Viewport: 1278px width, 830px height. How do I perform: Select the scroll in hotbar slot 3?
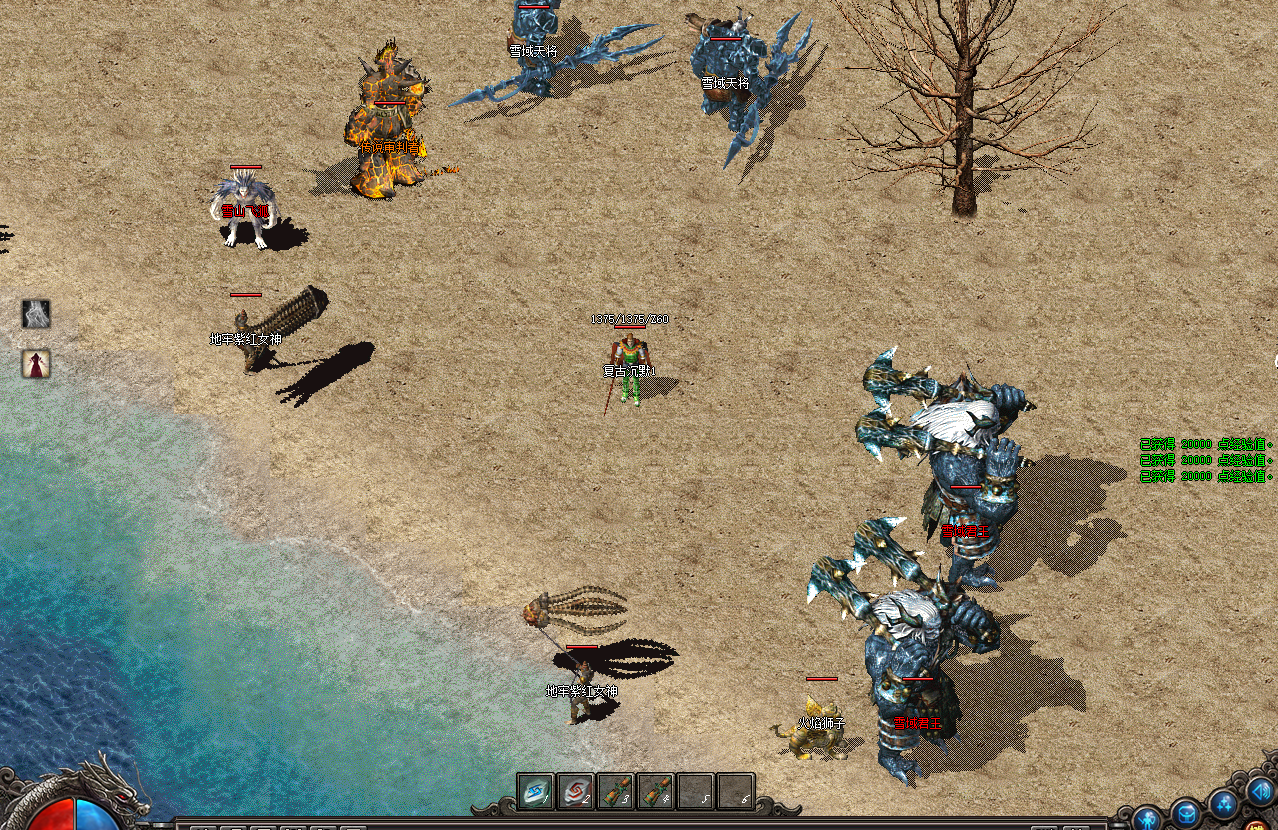(615, 791)
